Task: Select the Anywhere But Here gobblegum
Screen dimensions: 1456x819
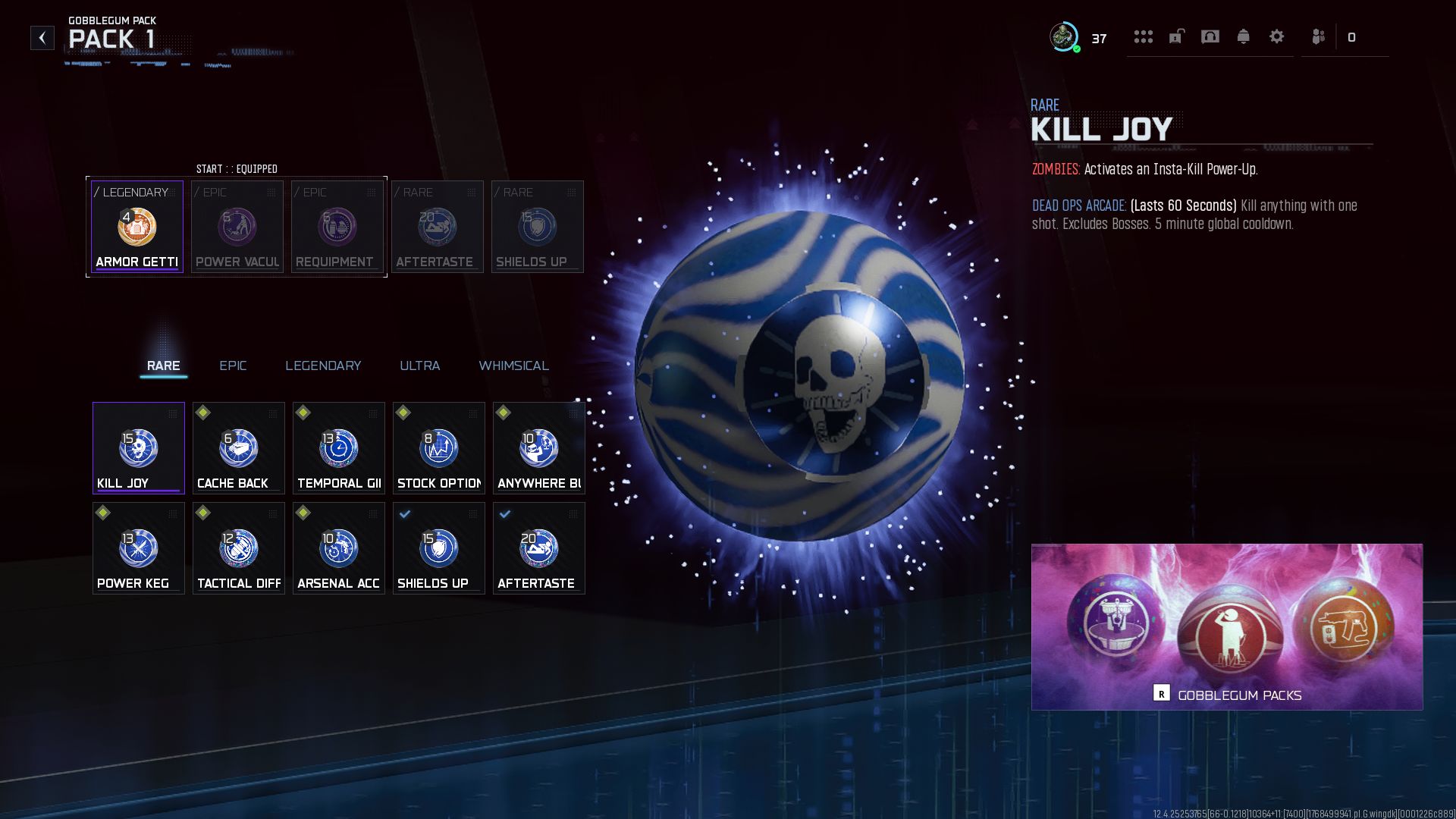Action: point(538,448)
